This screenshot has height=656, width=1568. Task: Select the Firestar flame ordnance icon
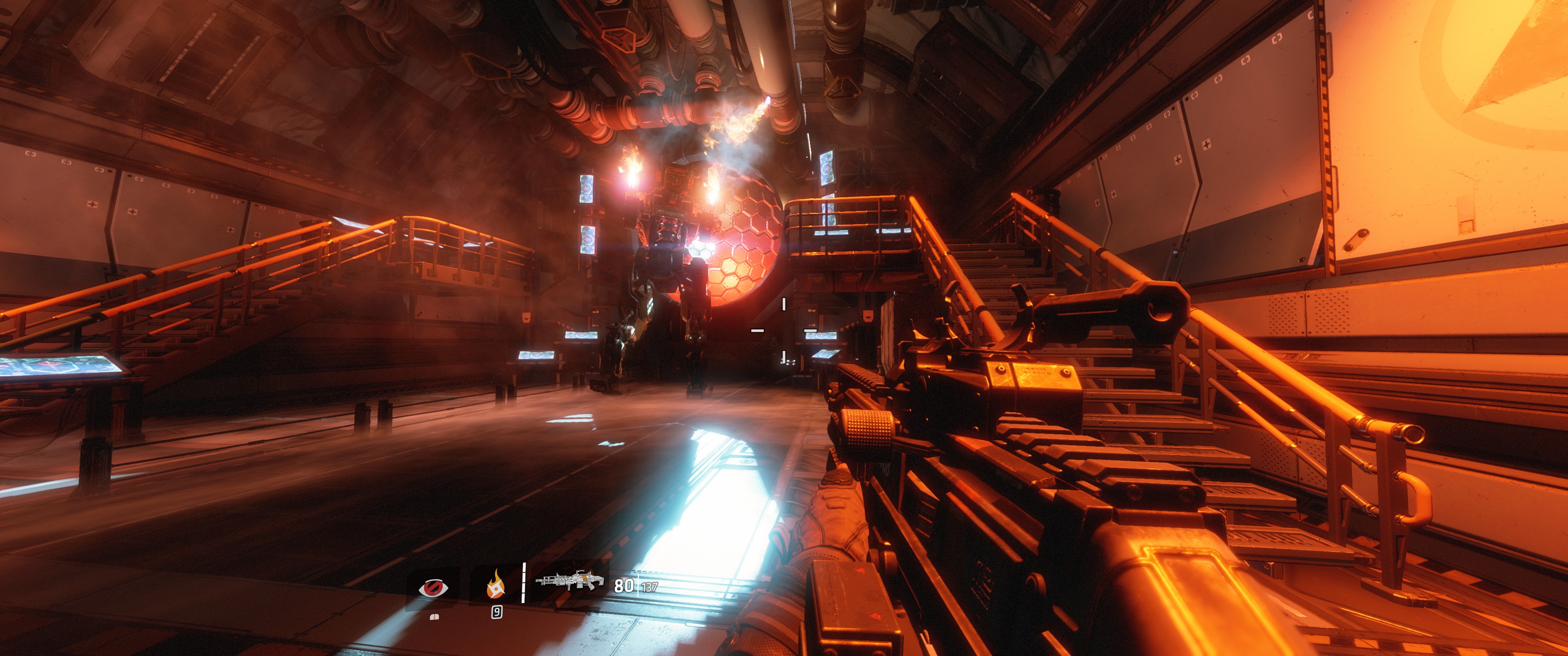click(x=495, y=585)
